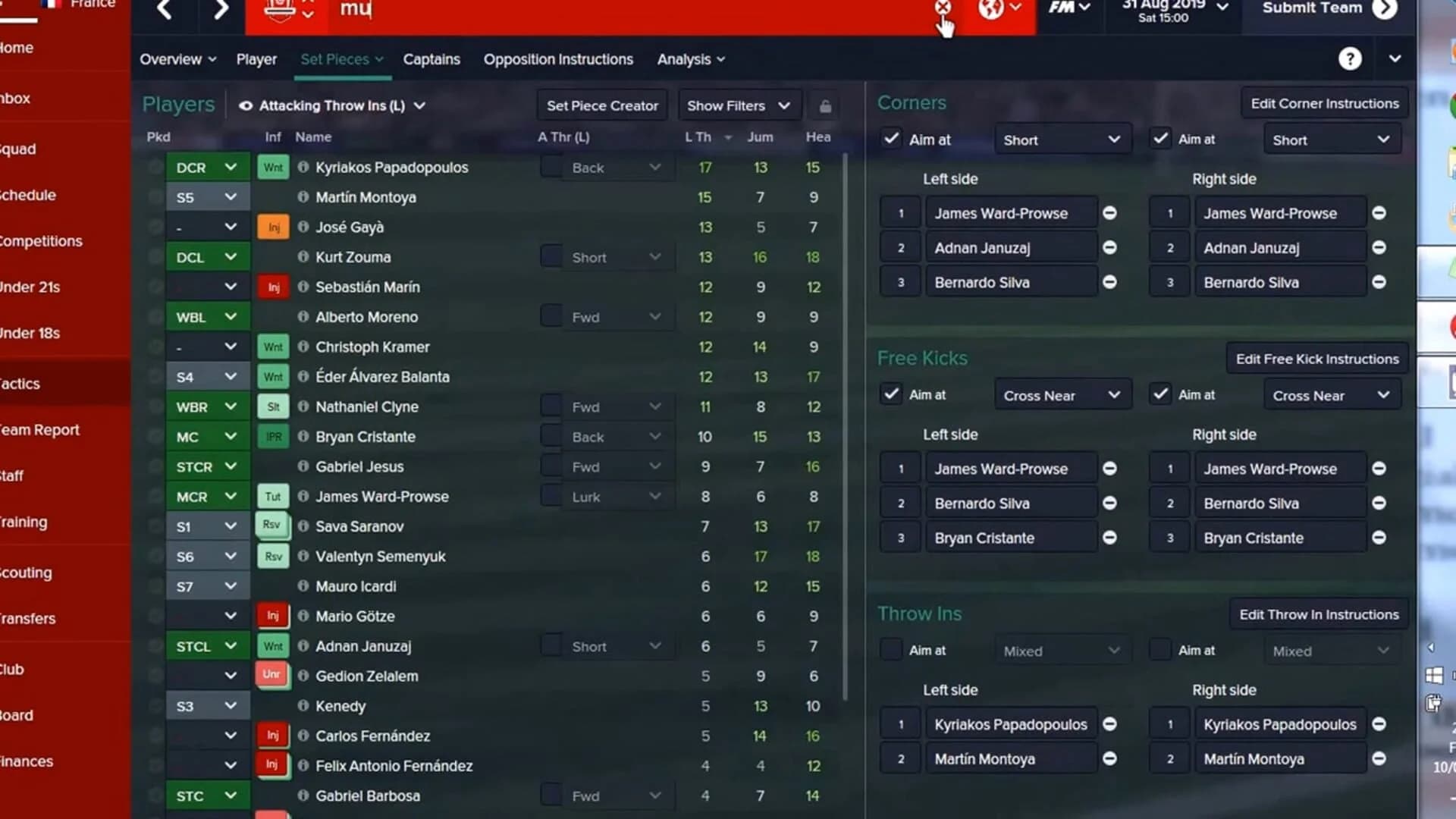Open the right-side corner Short dropdown
This screenshot has height=819, width=1456.
coord(1332,139)
